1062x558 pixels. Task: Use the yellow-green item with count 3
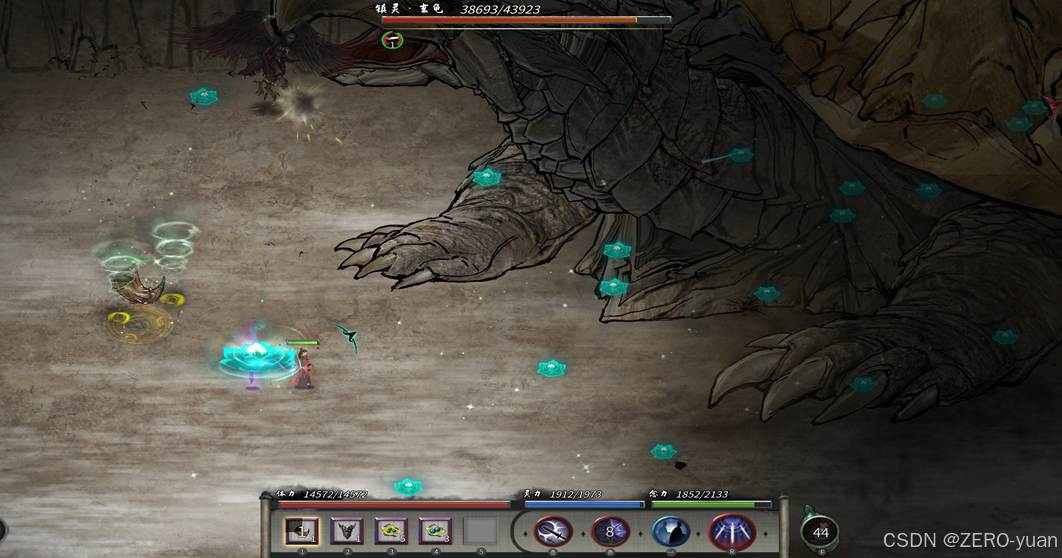pos(435,531)
